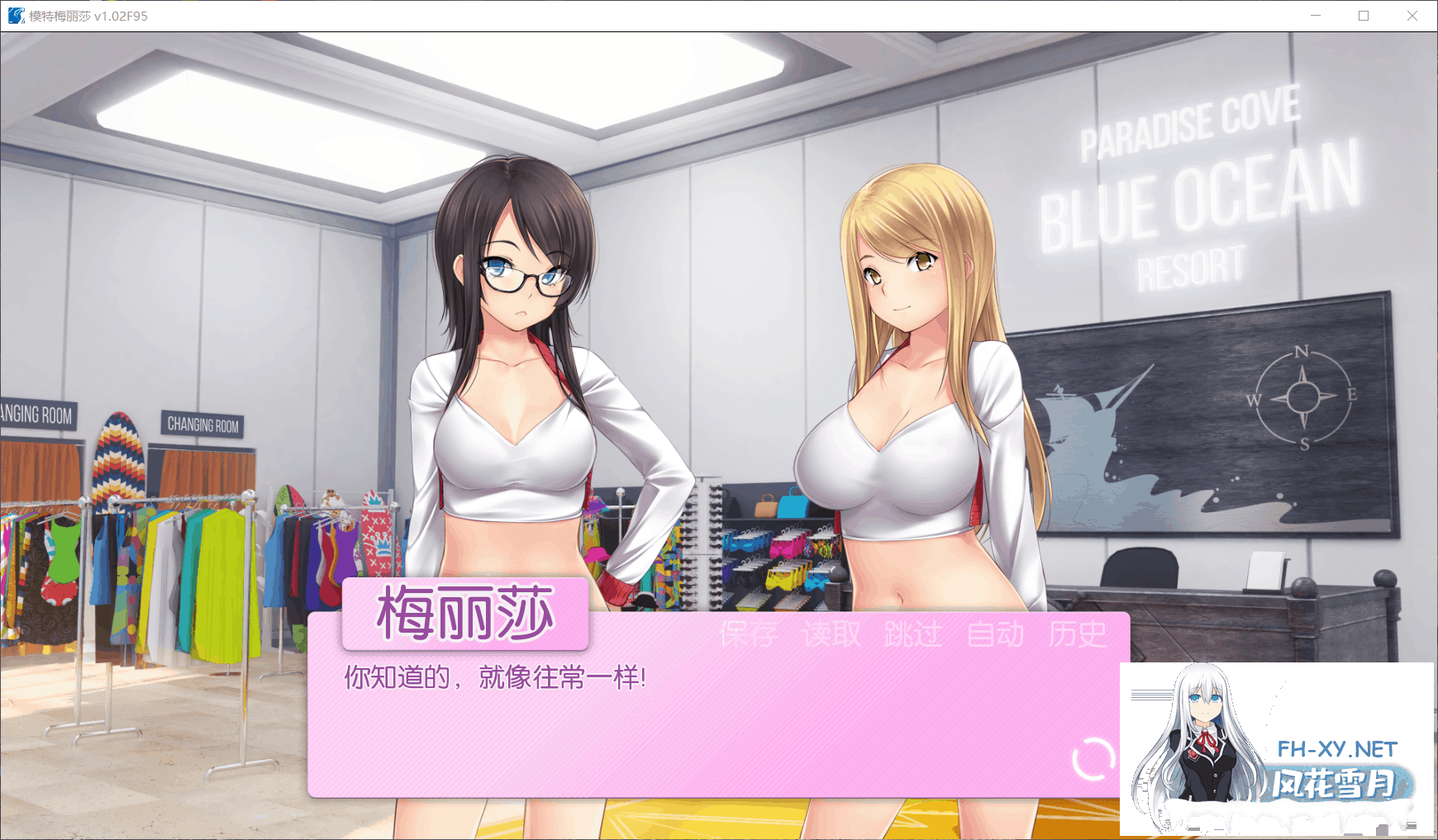Open the 读取 (Load) menu
This screenshot has width=1438, height=840.
(831, 634)
